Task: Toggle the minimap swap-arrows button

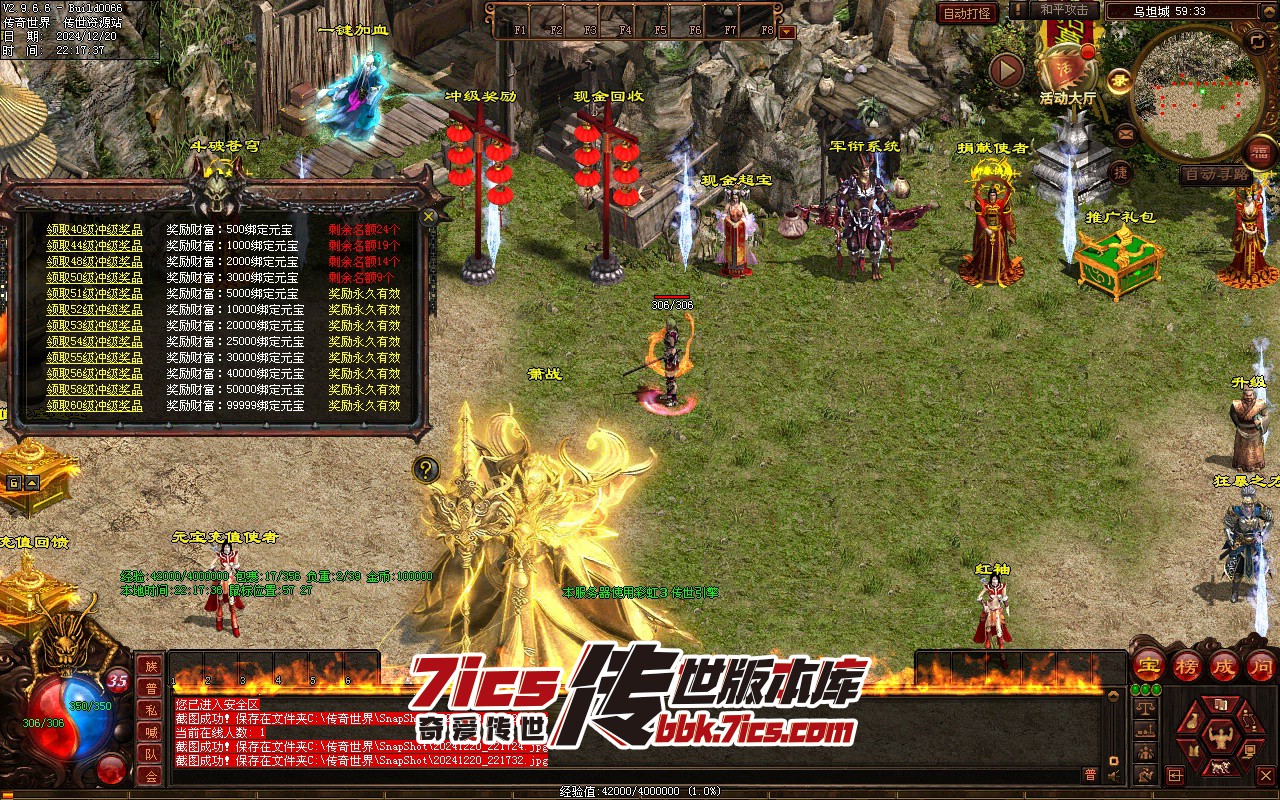Action: point(1258,41)
